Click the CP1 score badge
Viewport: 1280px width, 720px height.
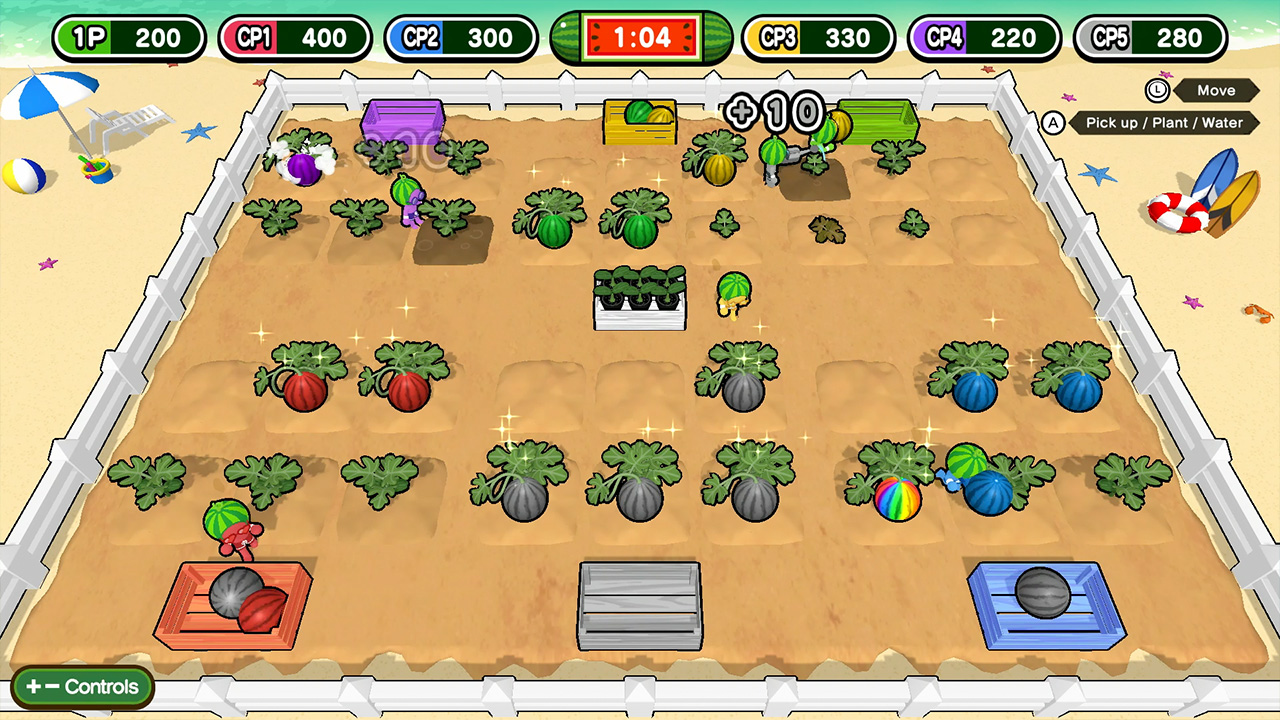[294, 37]
